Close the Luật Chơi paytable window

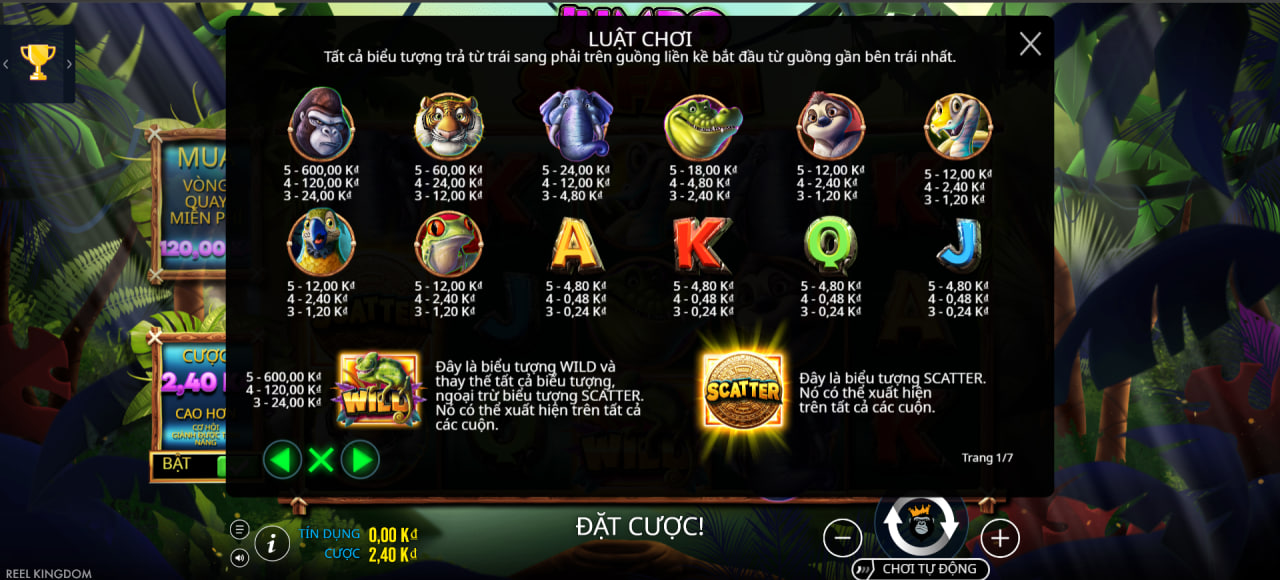pos(1030,44)
